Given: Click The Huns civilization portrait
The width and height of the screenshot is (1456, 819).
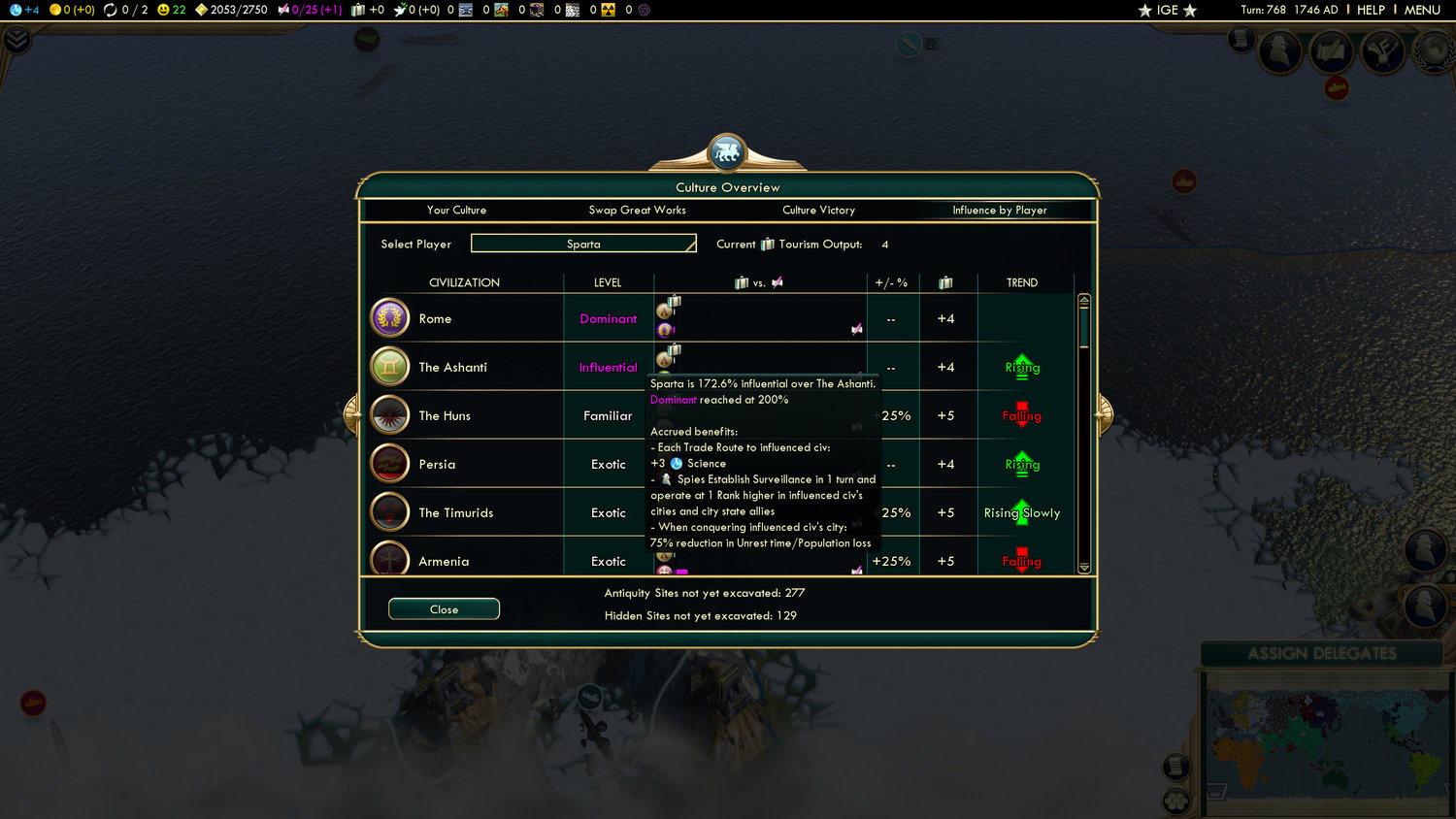Looking at the screenshot, I should (x=389, y=414).
